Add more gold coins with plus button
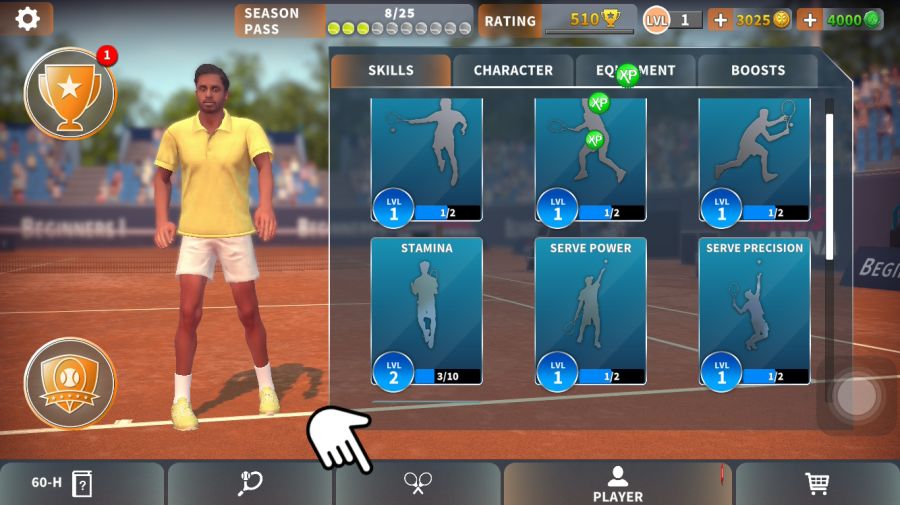This screenshot has width=900, height=505. (x=720, y=20)
